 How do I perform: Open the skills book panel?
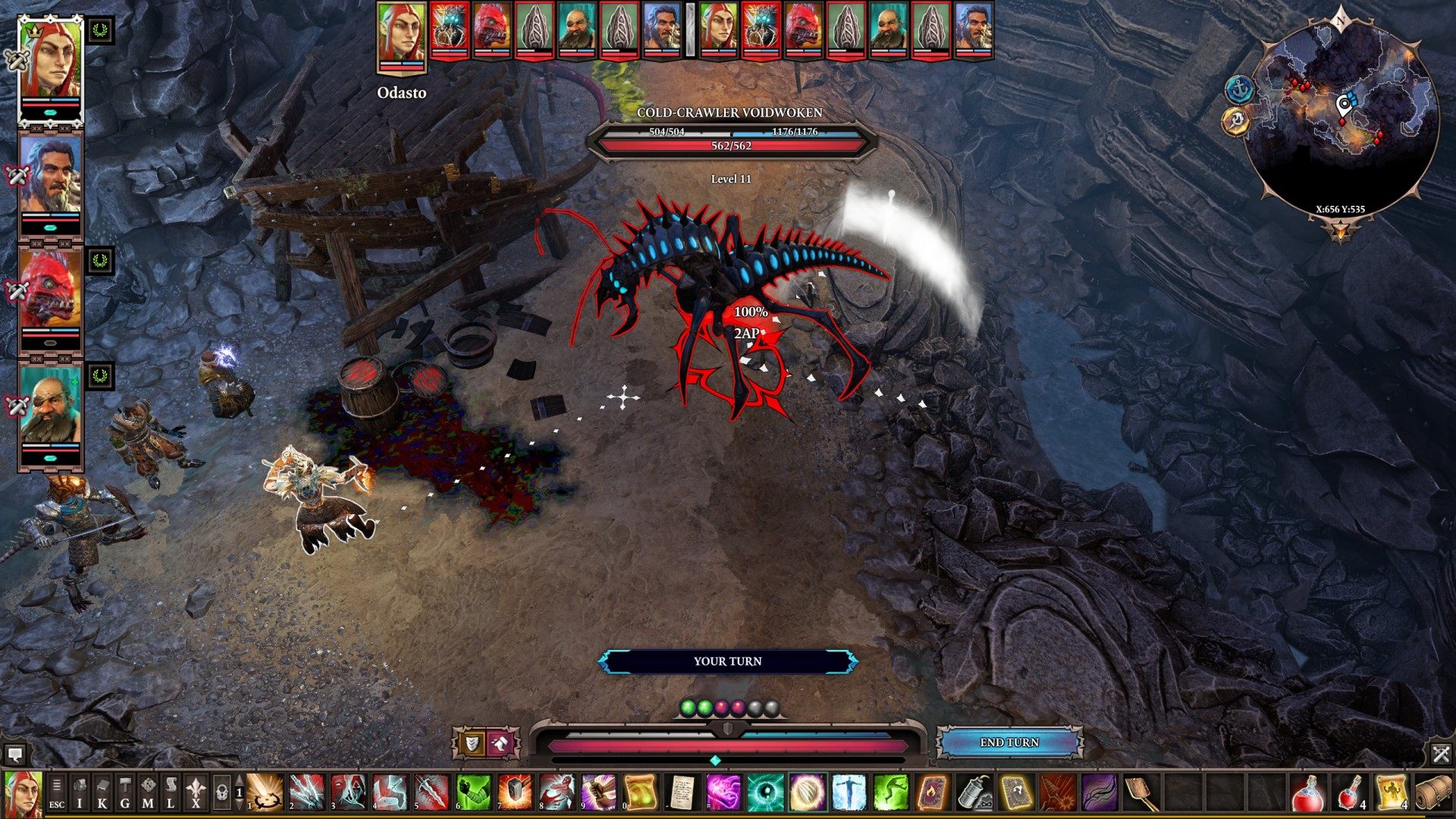[102, 793]
